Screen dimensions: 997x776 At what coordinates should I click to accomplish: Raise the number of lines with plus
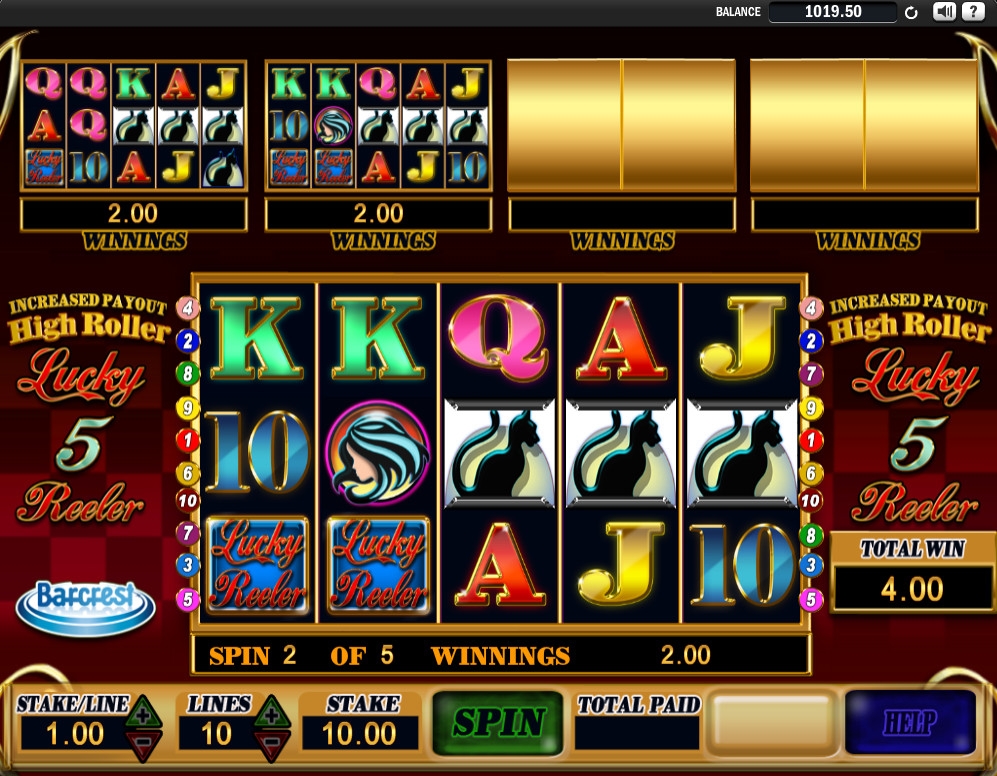[x=268, y=714]
